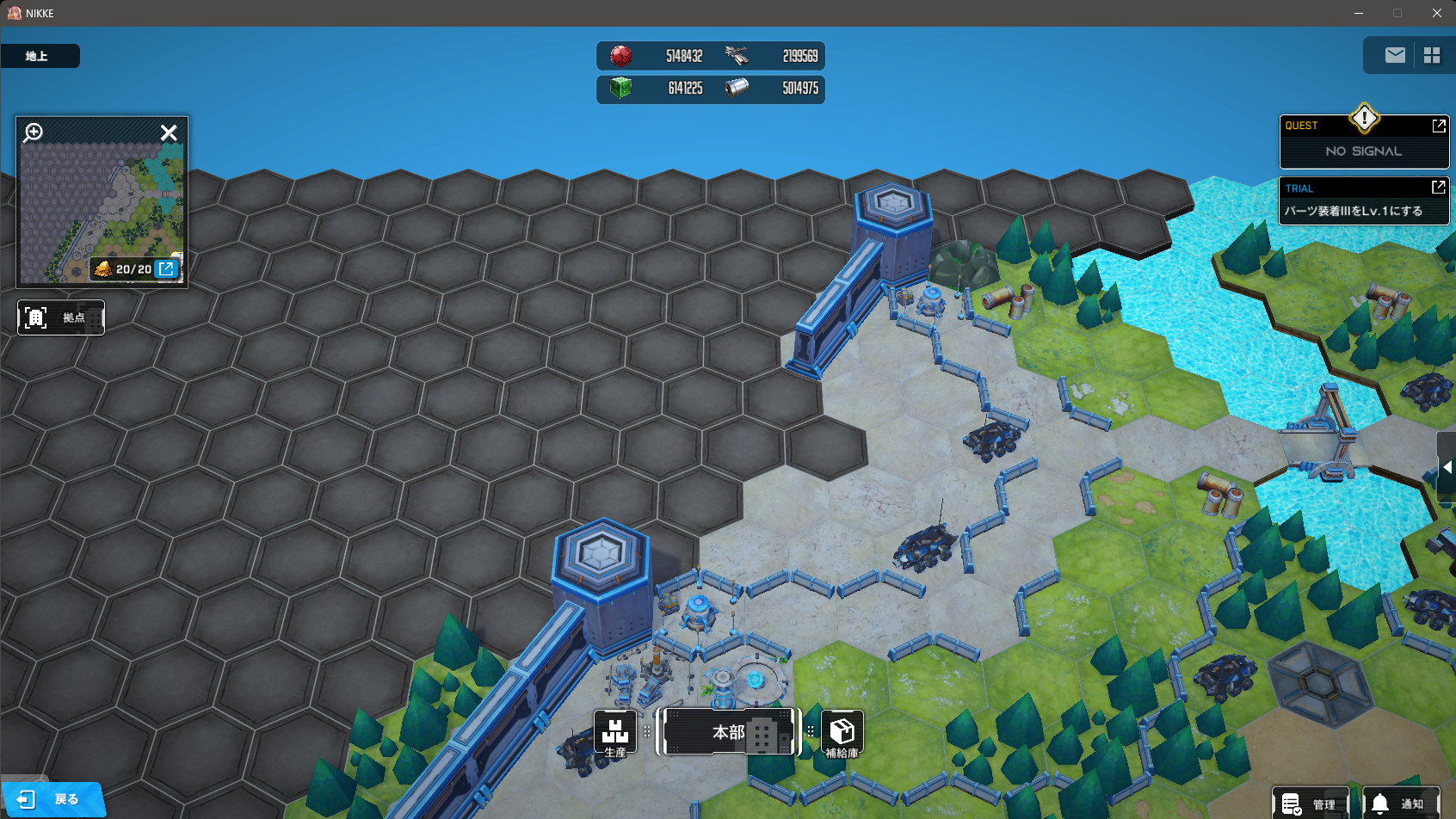Expand the QUEST panel
The width and height of the screenshot is (1456, 819).
(1438, 126)
